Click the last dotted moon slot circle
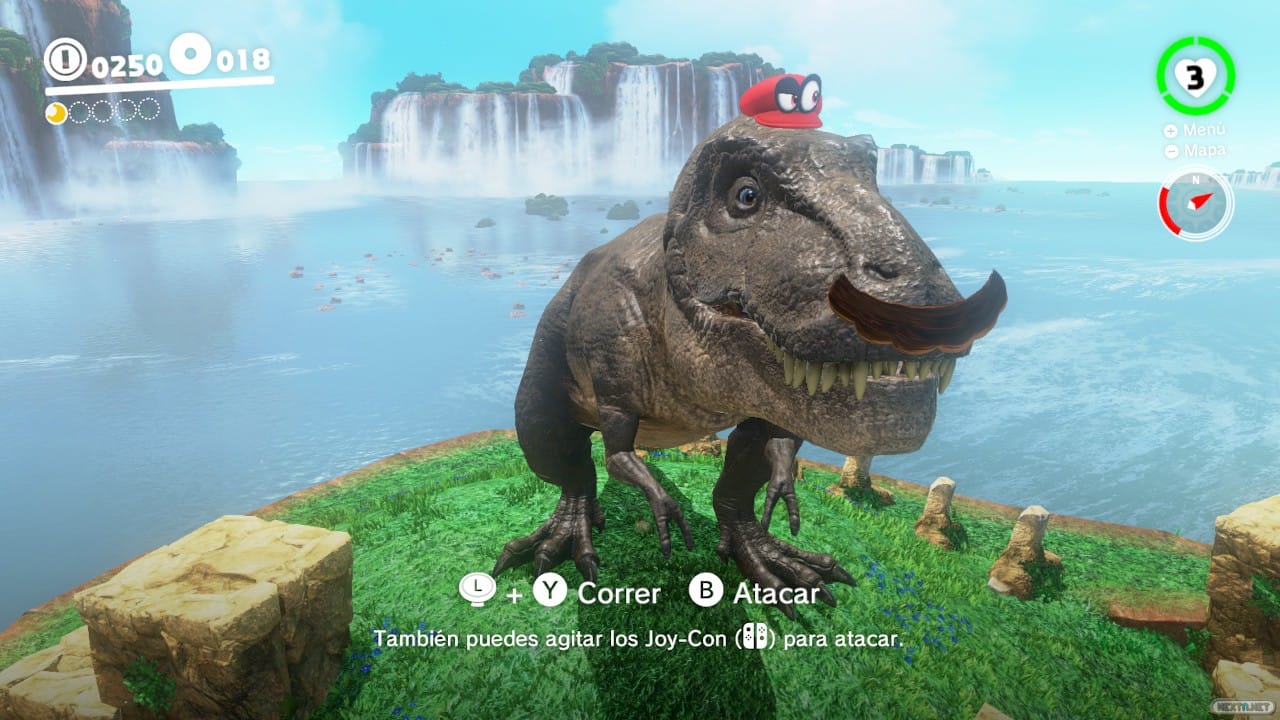1280x720 pixels. click(x=149, y=110)
